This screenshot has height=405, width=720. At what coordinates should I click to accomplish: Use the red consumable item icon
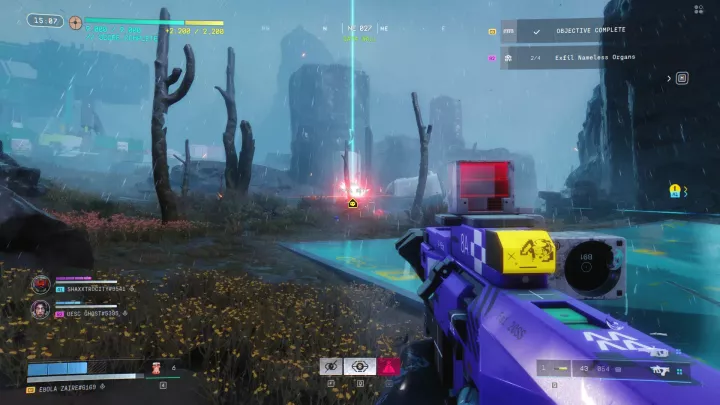click(157, 369)
